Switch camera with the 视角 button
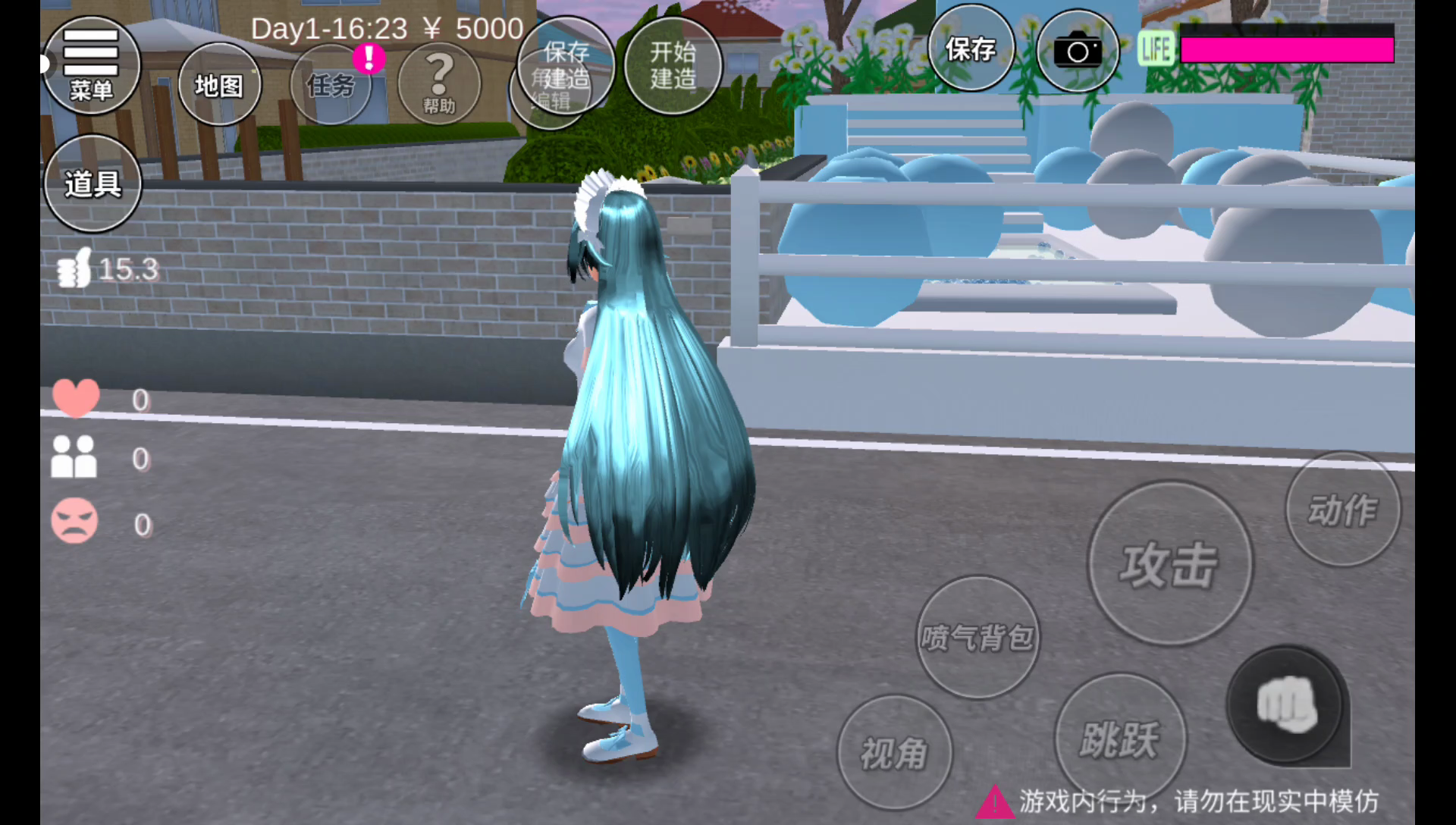1456x825 pixels. tap(895, 753)
